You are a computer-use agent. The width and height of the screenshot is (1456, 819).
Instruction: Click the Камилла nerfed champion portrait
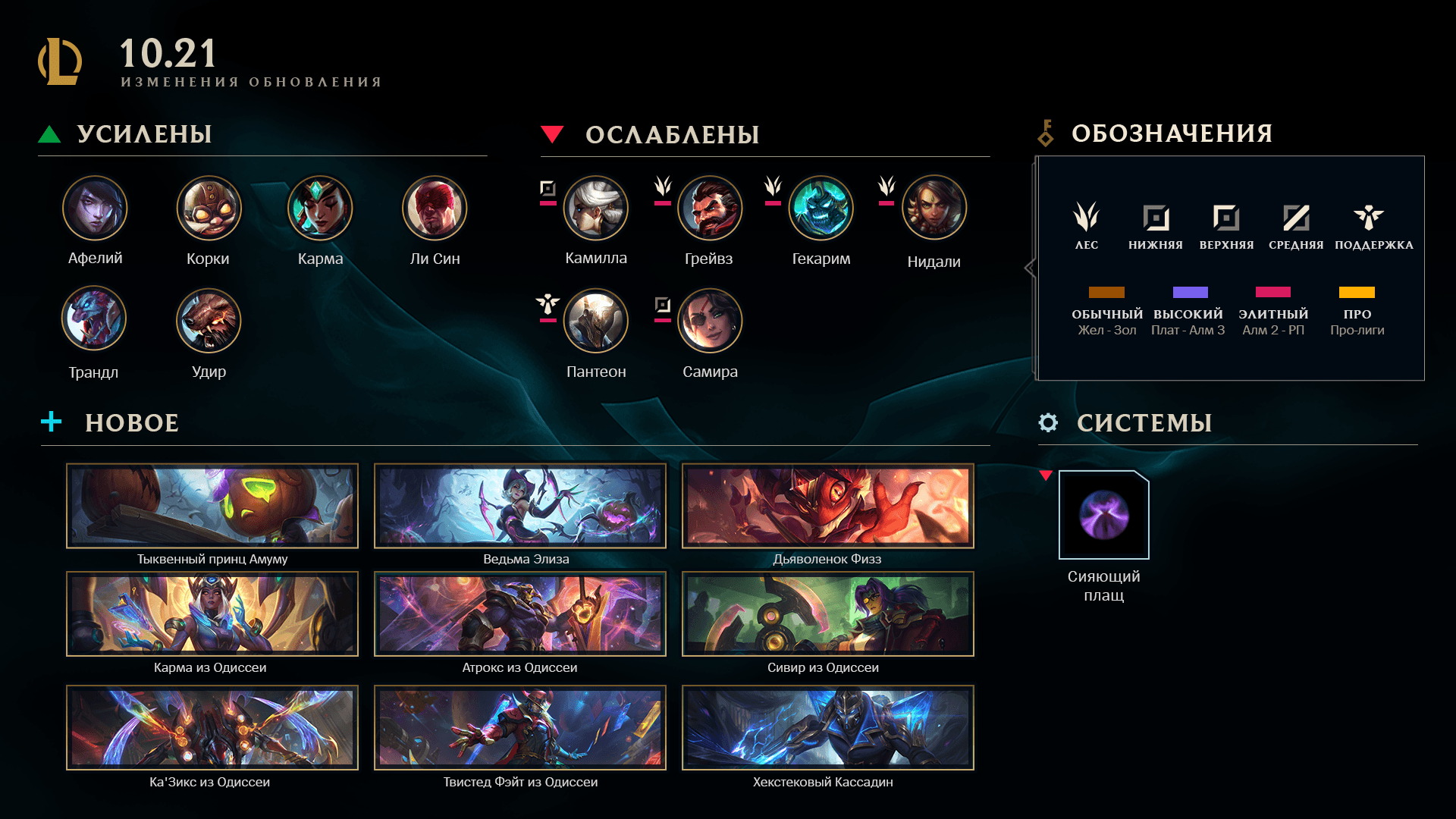click(596, 208)
